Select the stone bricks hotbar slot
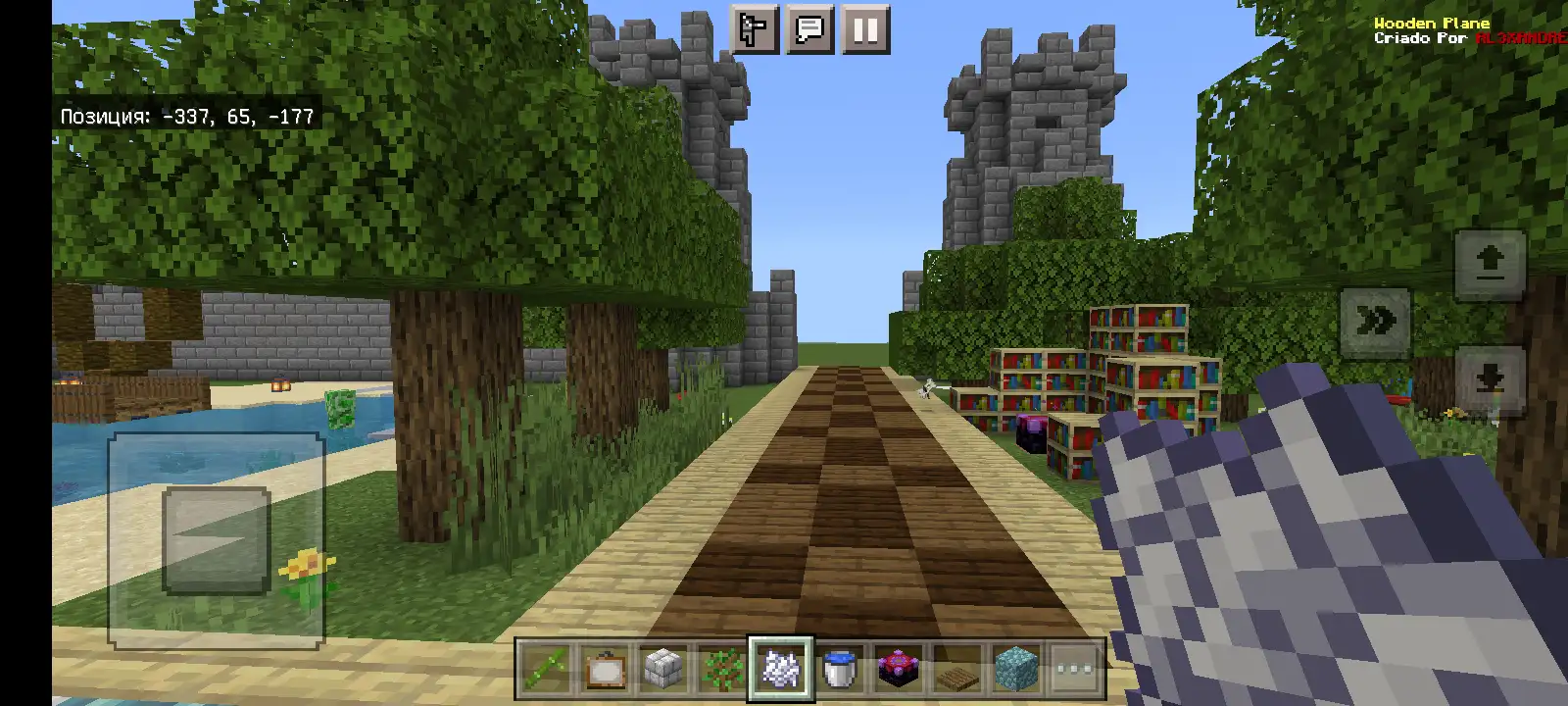 [663, 670]
